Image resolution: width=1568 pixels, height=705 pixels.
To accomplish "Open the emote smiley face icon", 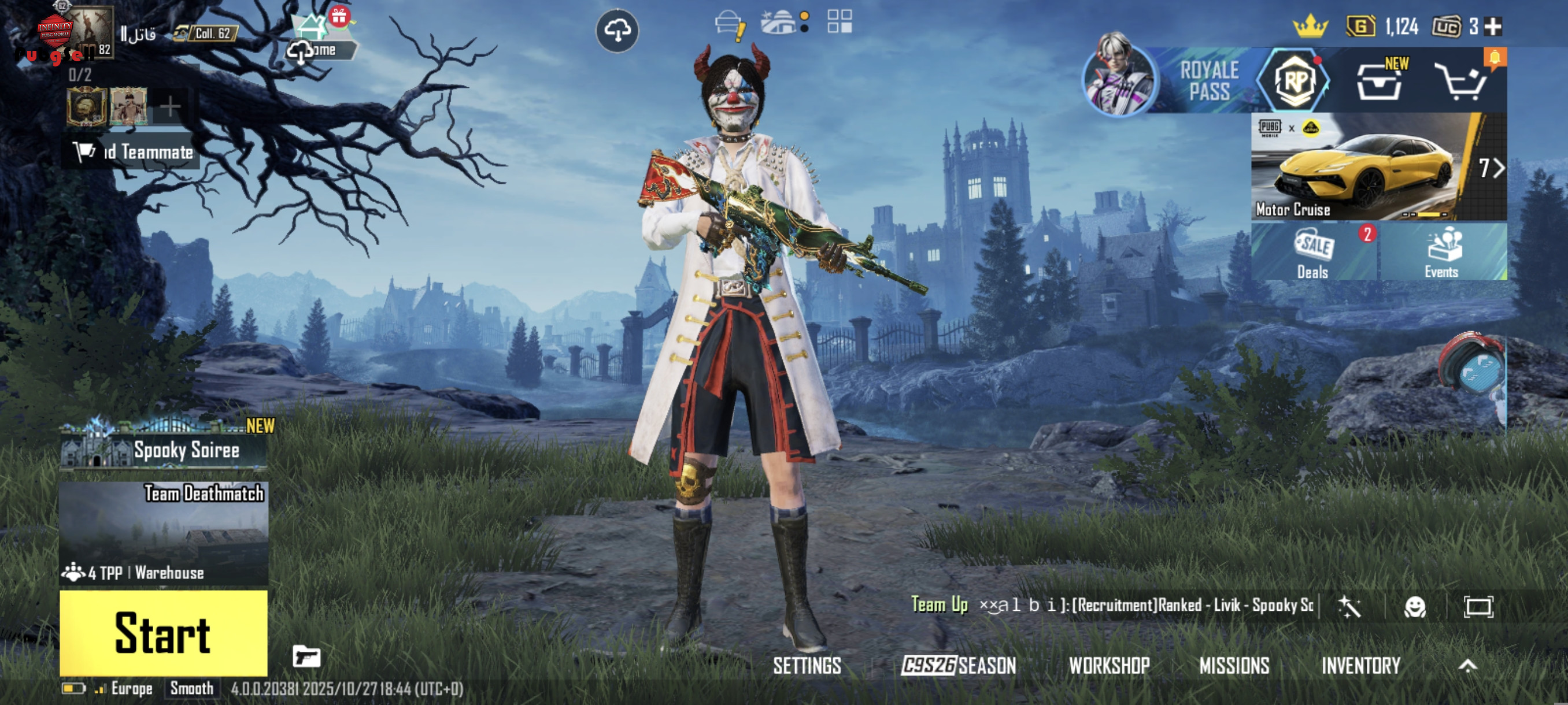I will click(1415, 606).
